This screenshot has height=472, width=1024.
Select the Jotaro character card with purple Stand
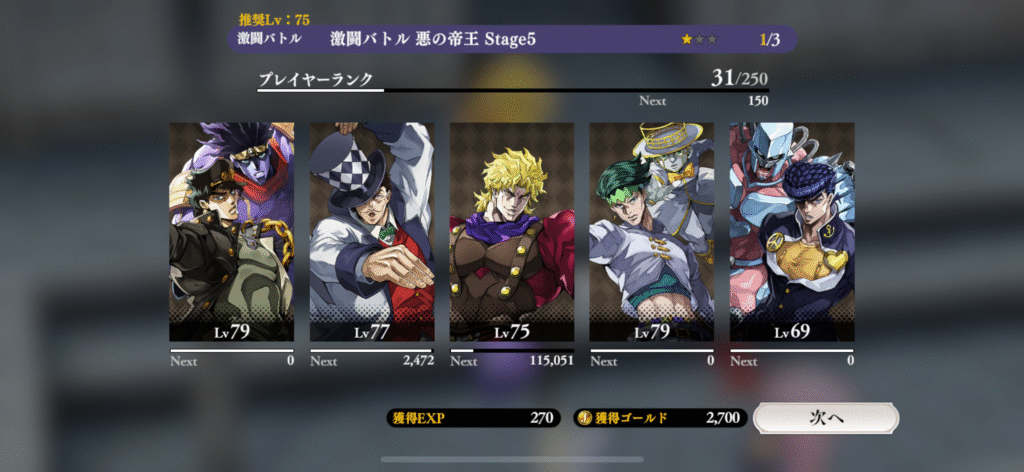pyautogui.click(x=232, y=232)
